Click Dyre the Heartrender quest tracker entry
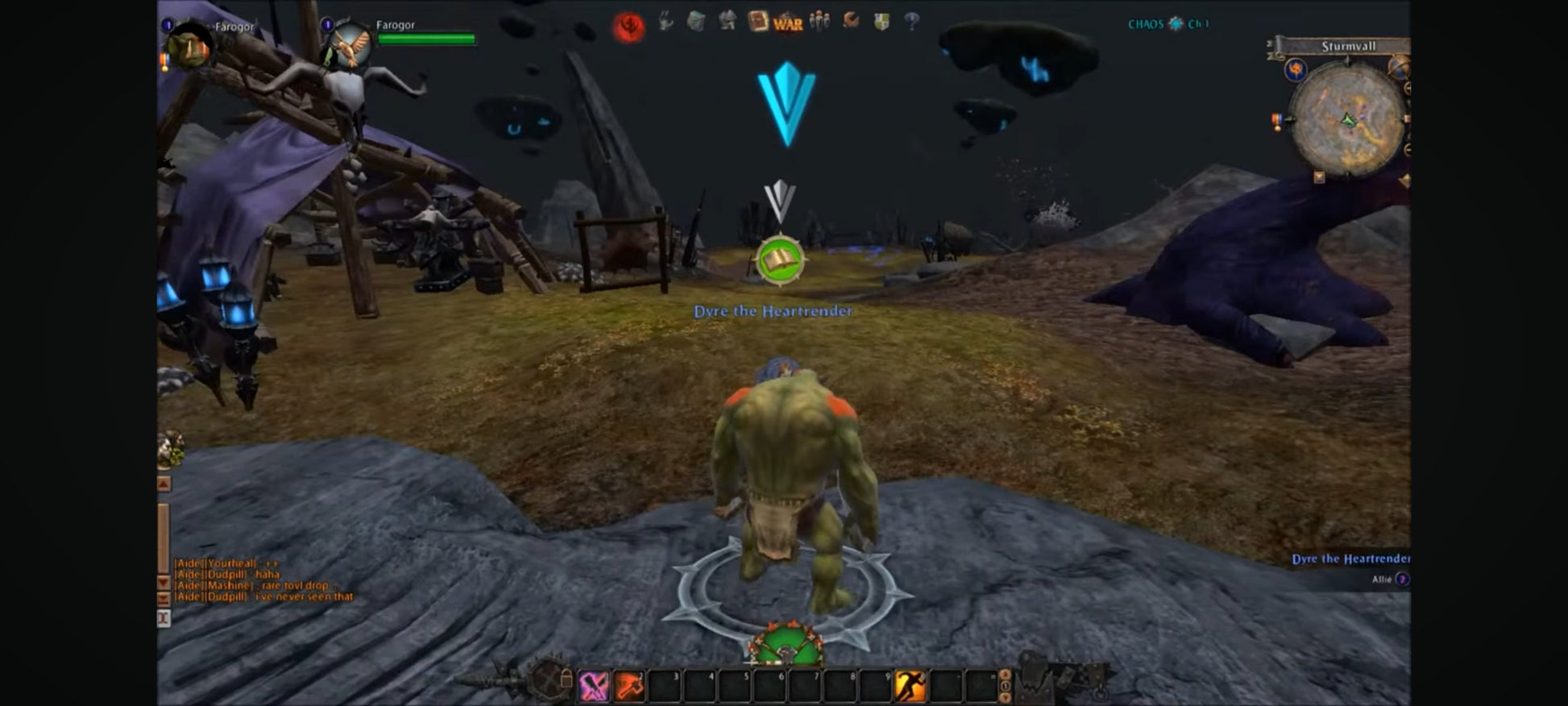This screenshot has width=1568, height=706. pyautogui.click(x=1350, y=559)
